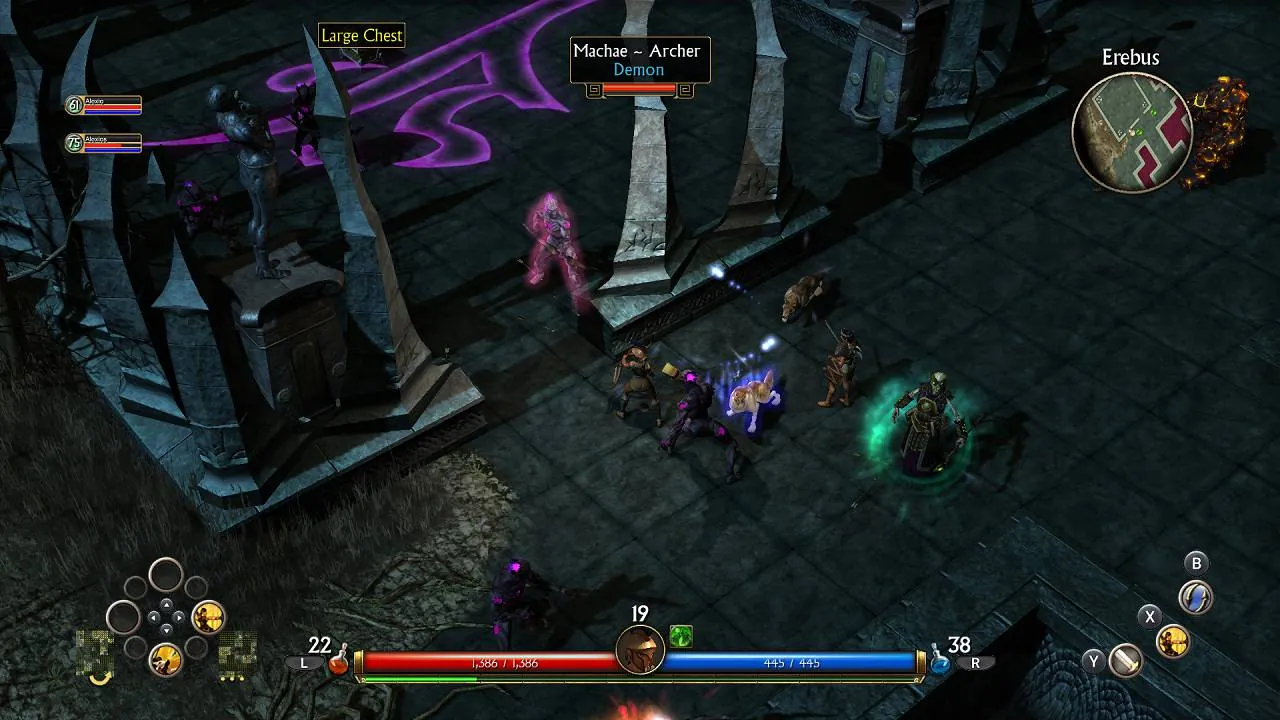Toggle the X button prompt
Screen dimensions: 1280x720
1150,616
